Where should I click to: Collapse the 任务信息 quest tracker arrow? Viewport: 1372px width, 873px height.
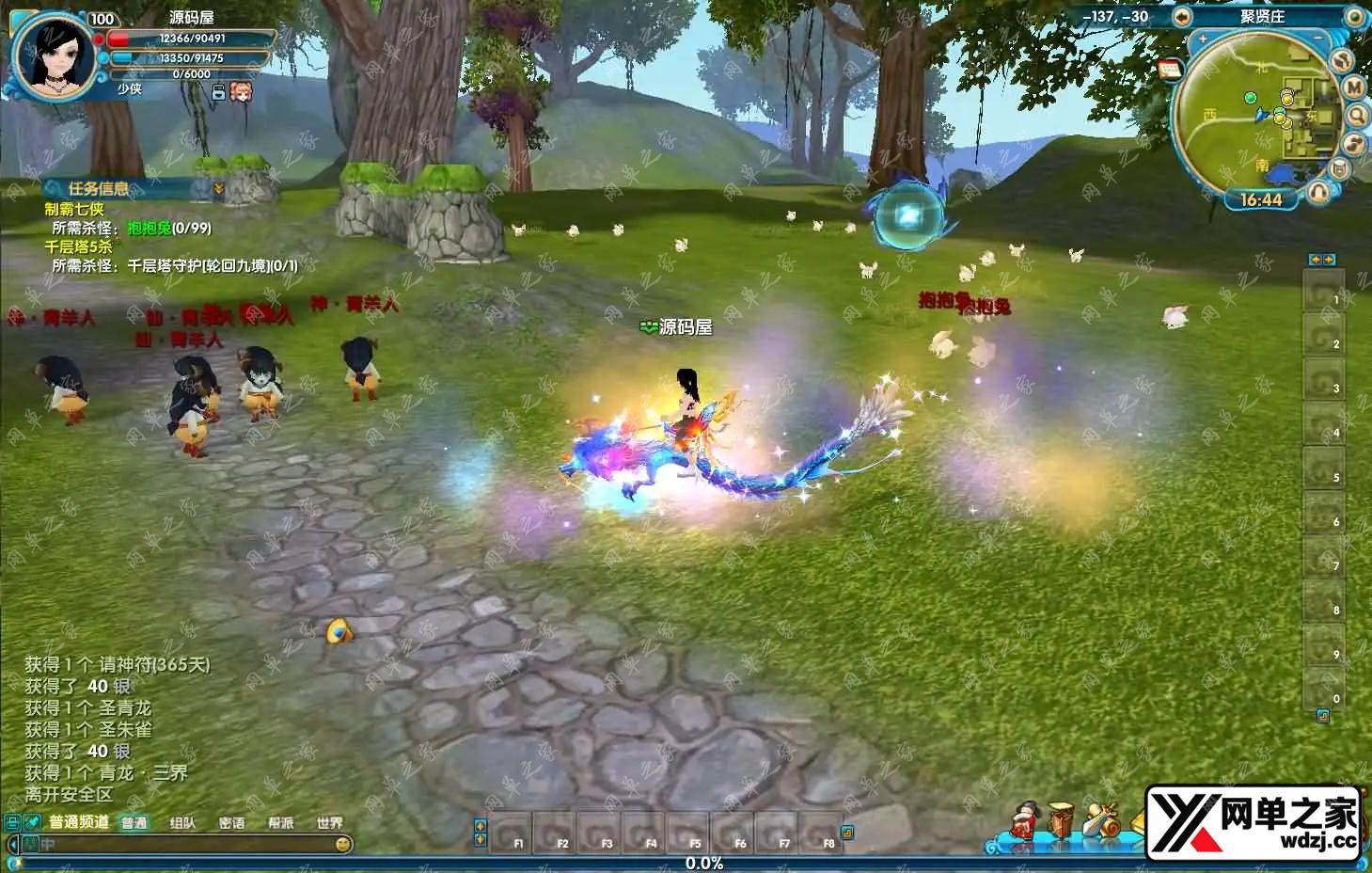[219, 189]
